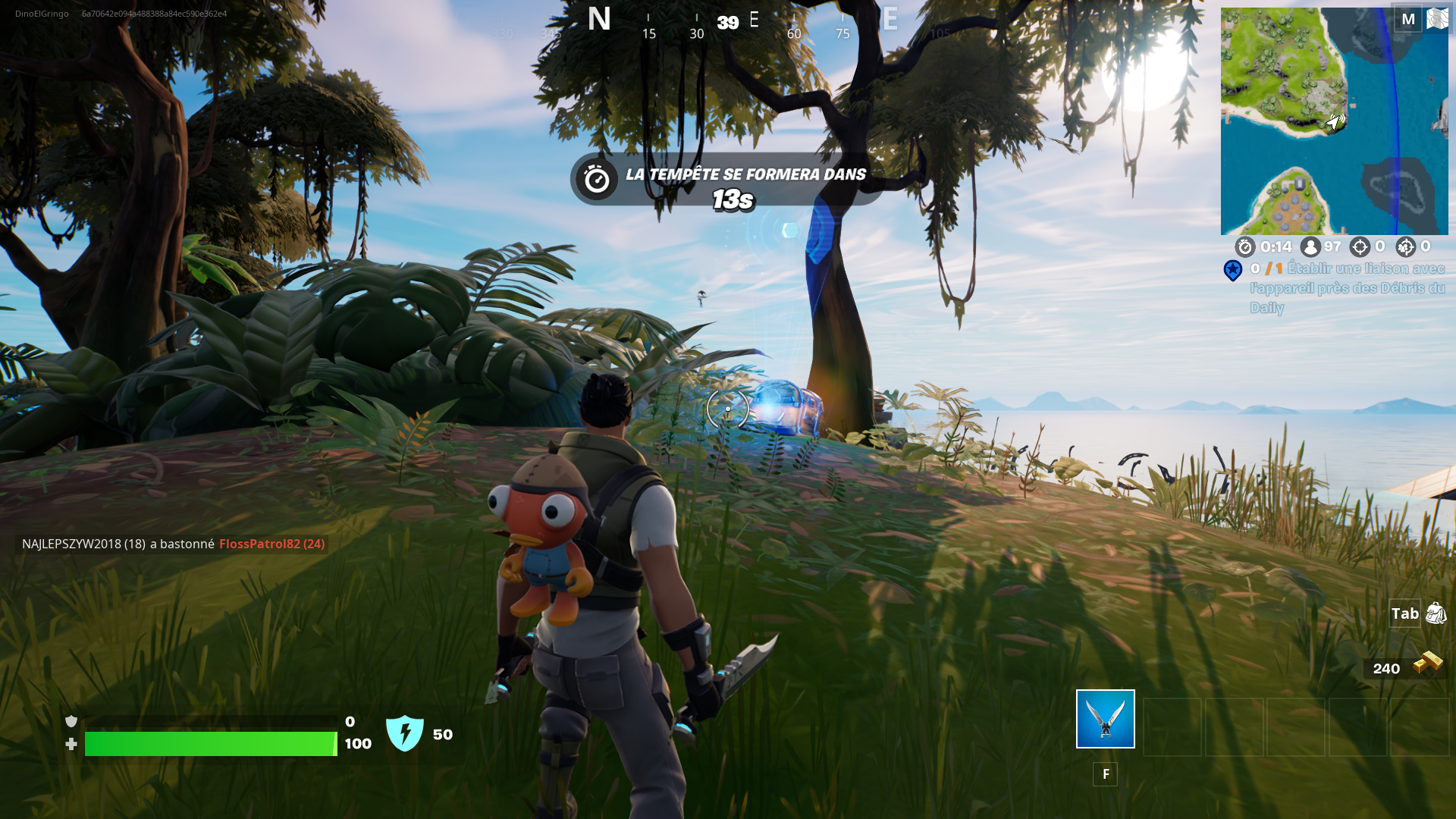Select the second empty hotbar slot
This screenshot has width=1456, height=819.
1172,726
